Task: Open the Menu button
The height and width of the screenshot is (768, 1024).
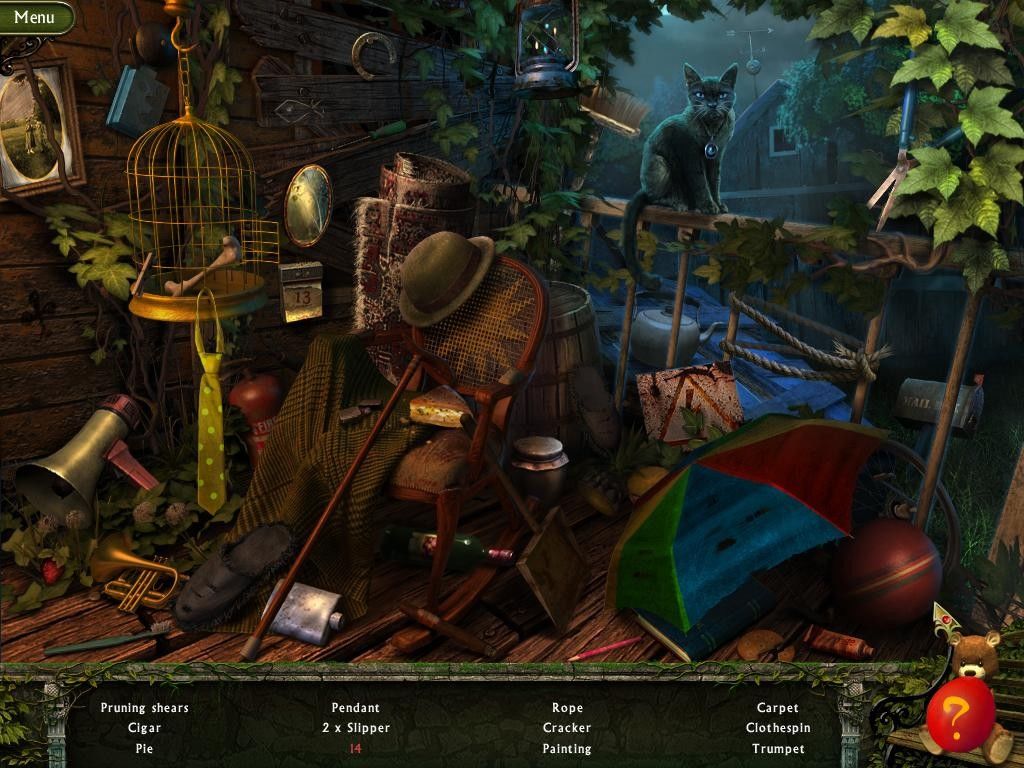Action: point(35,17)
